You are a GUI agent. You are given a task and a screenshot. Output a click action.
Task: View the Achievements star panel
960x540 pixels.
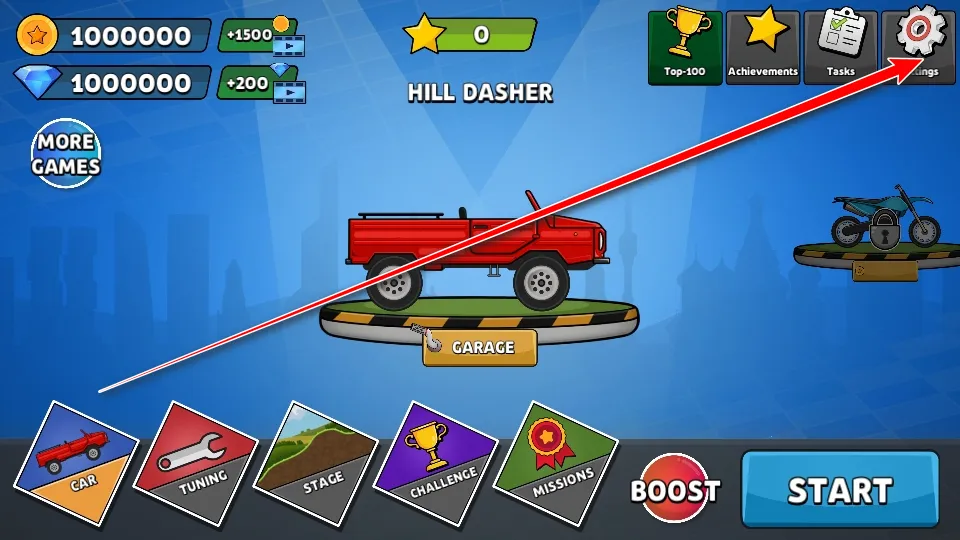pos(763,46)
